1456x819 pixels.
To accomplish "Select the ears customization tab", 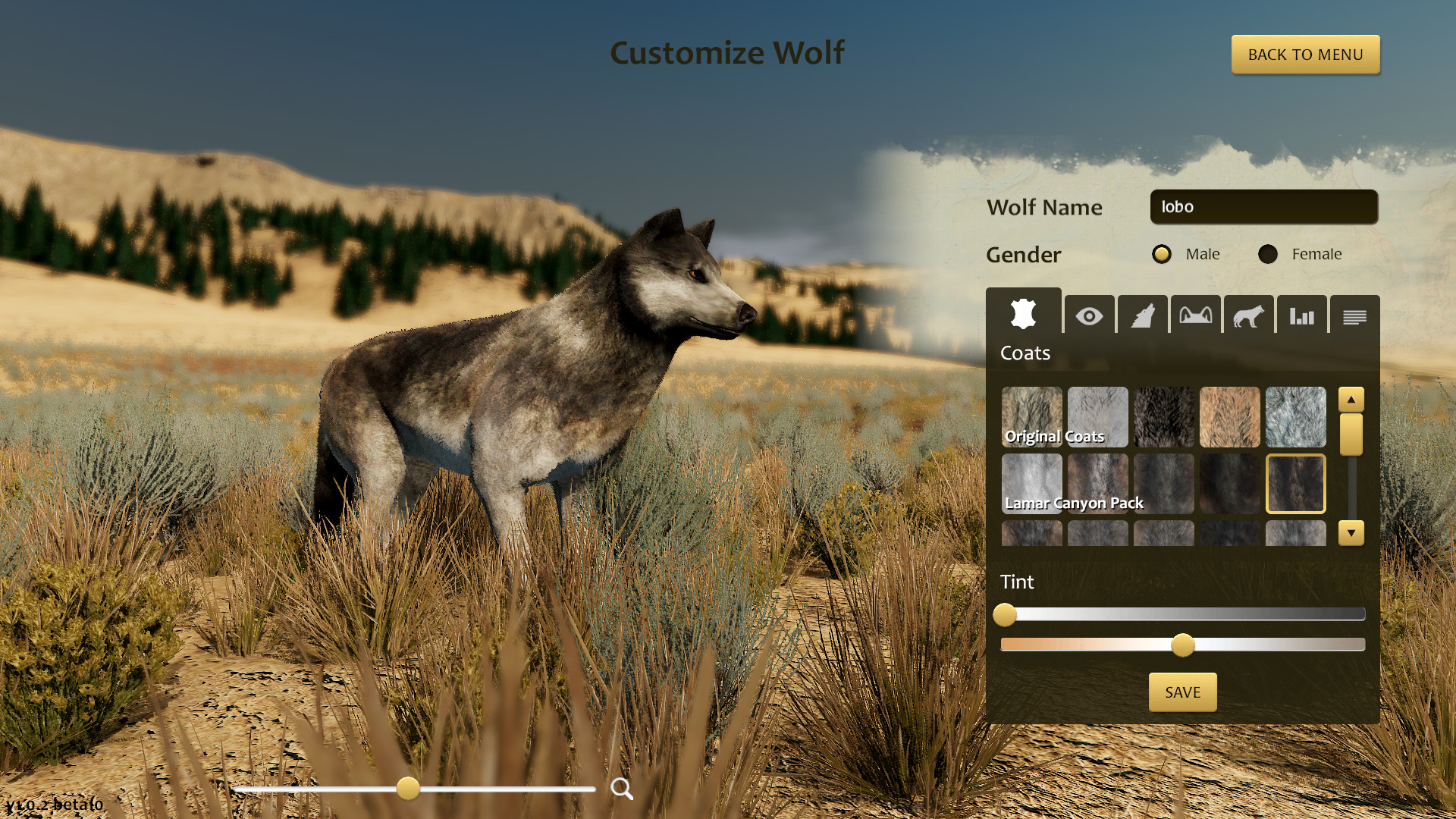I will 1196,316.
